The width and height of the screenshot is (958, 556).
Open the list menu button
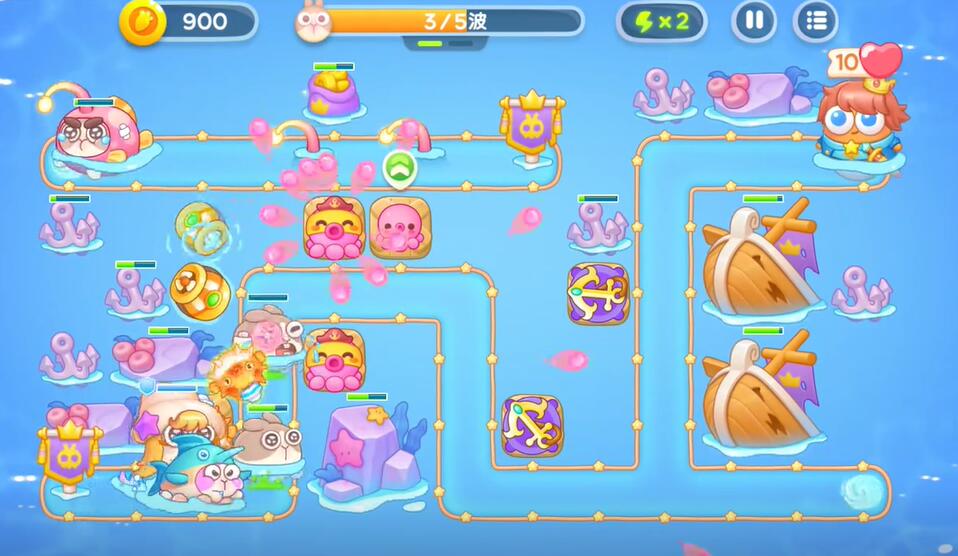coord(815,21)
